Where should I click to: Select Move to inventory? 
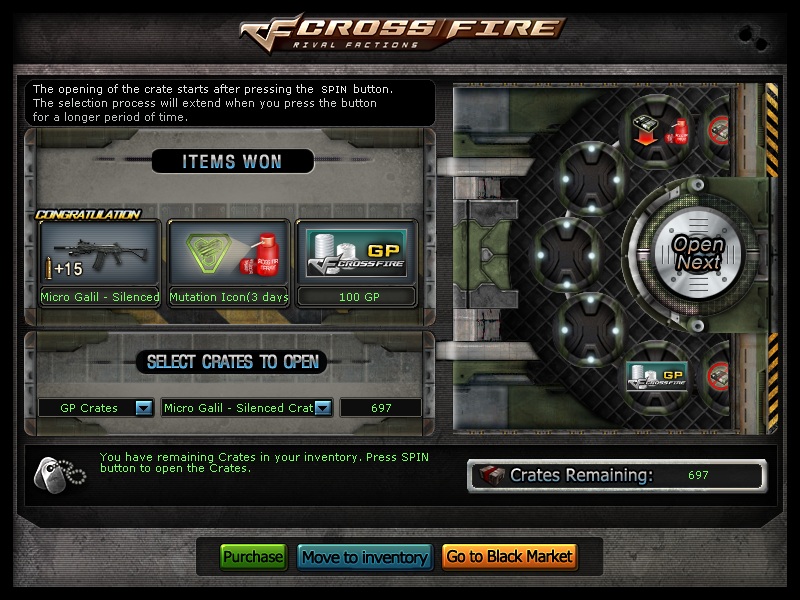point(365,557)
